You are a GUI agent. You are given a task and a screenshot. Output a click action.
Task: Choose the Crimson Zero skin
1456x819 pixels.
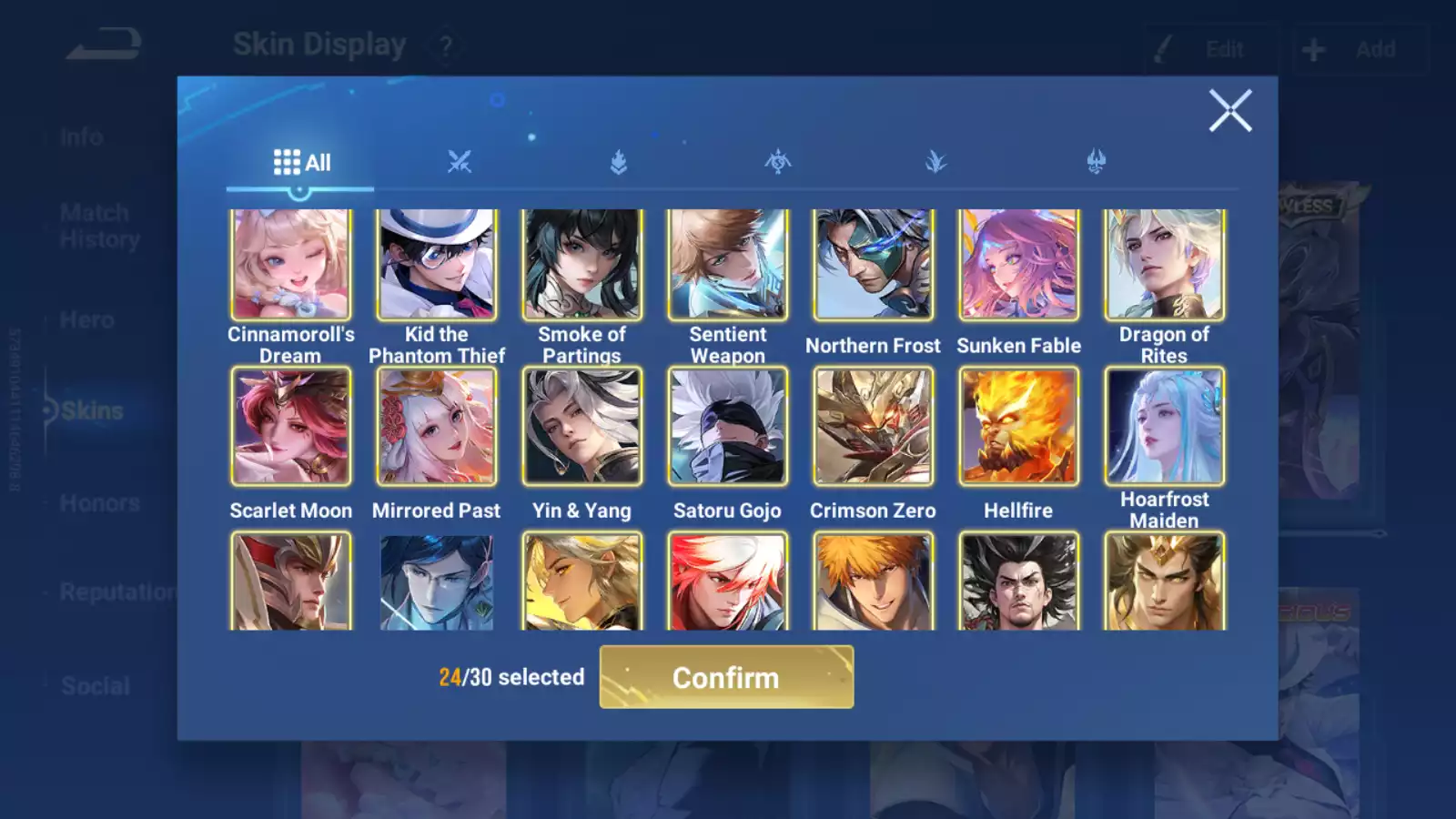pos(874,426)
